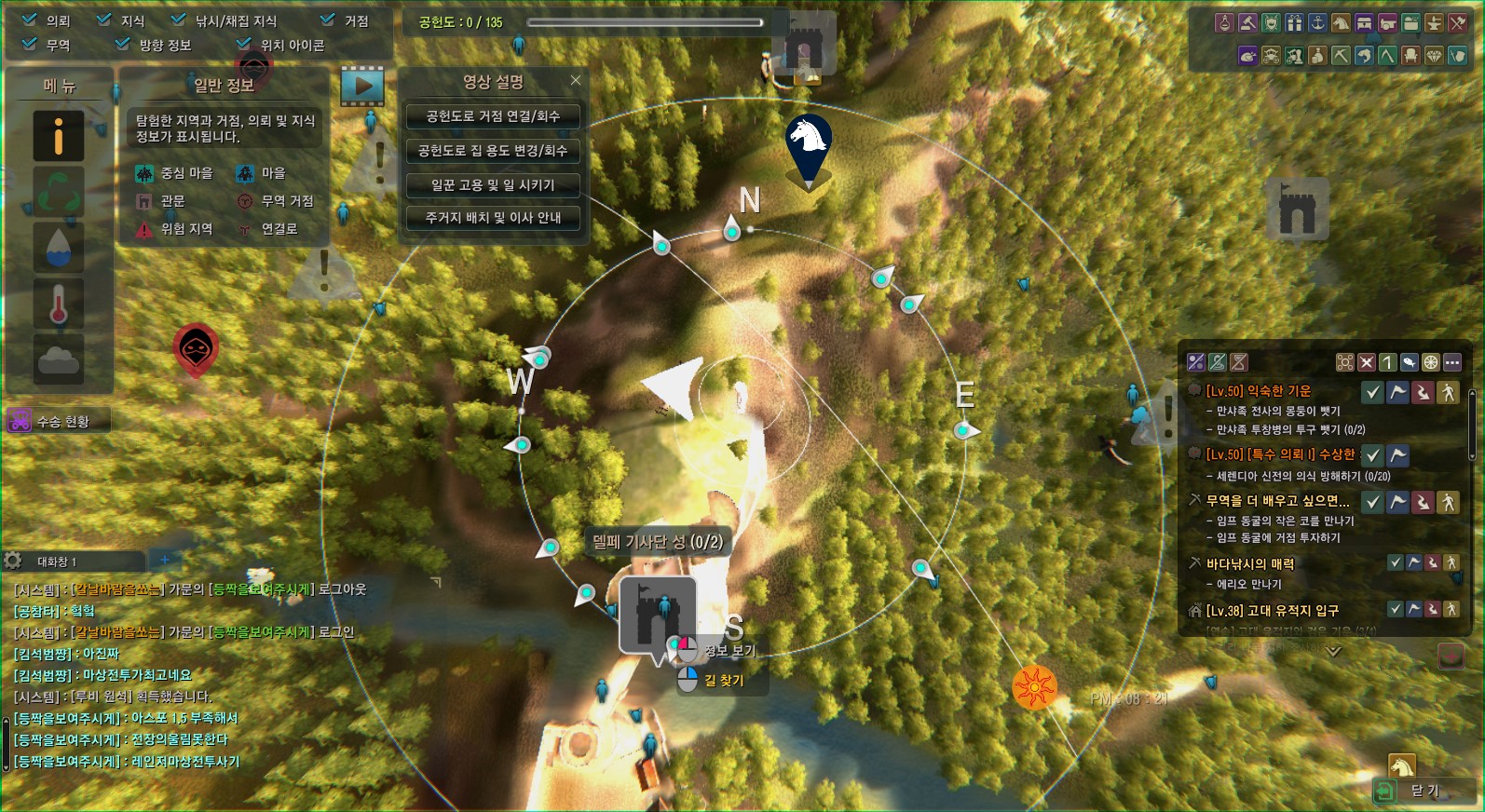Click the film play video guide icon
Screen dimensions: 1485x812
(x=362, y=87)
